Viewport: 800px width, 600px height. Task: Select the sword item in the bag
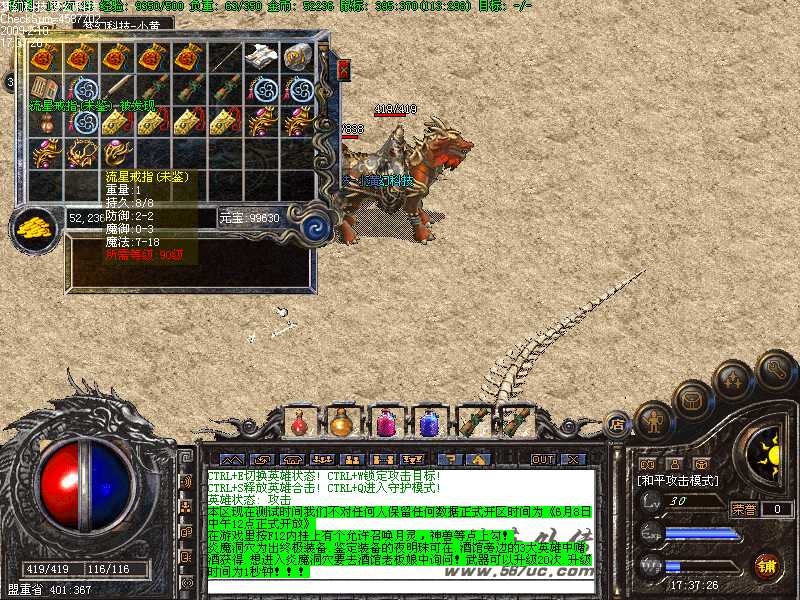tap(118, 90)
